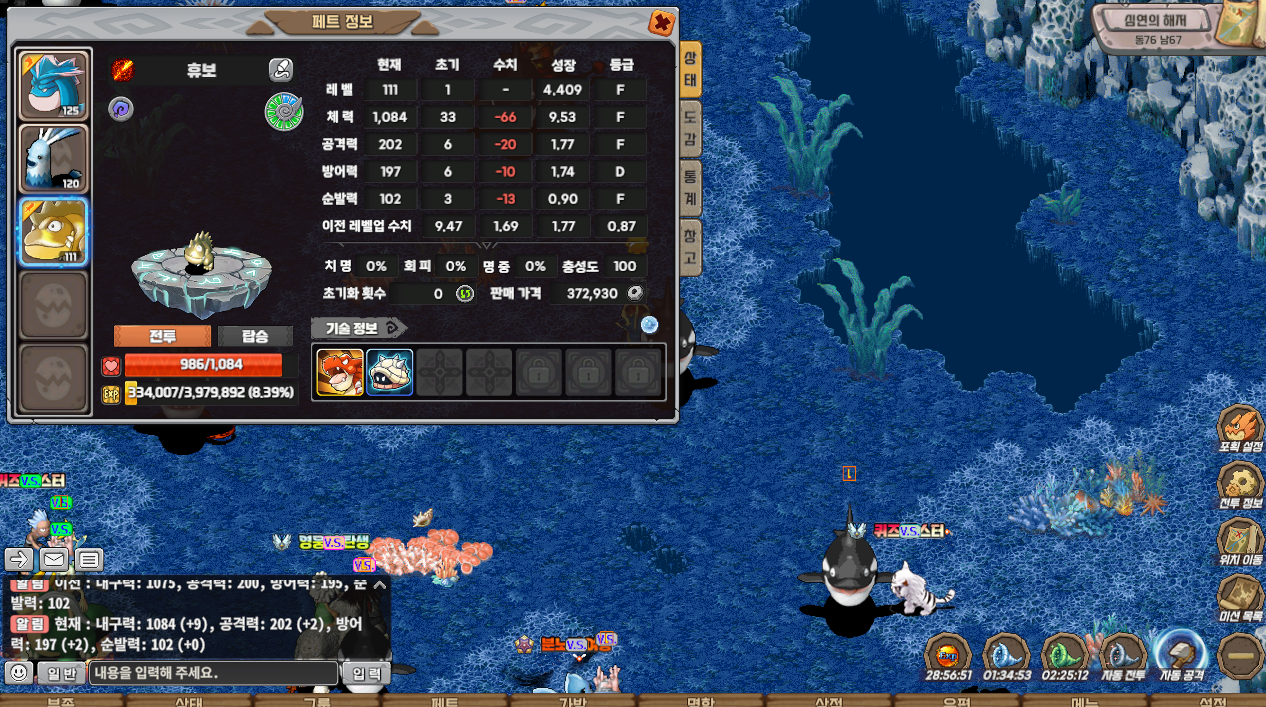Open the 위치 이동 location travel map
Viewport: 1266px width, 707px height.
tap(1241, 543)
